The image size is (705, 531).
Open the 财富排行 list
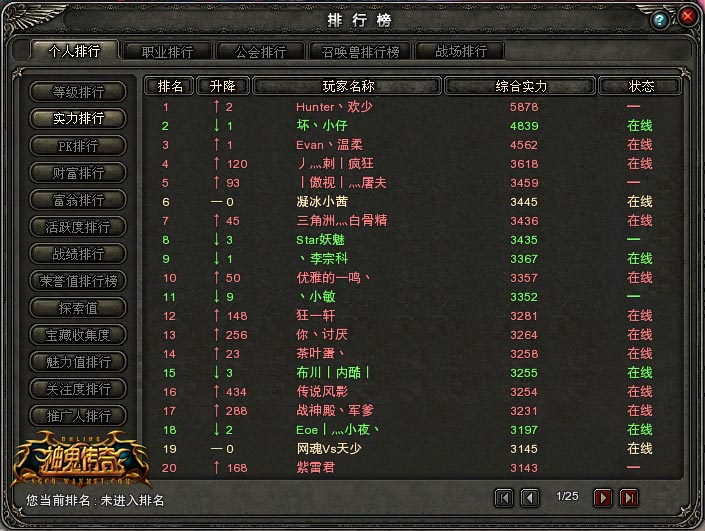tap(78, 173)
